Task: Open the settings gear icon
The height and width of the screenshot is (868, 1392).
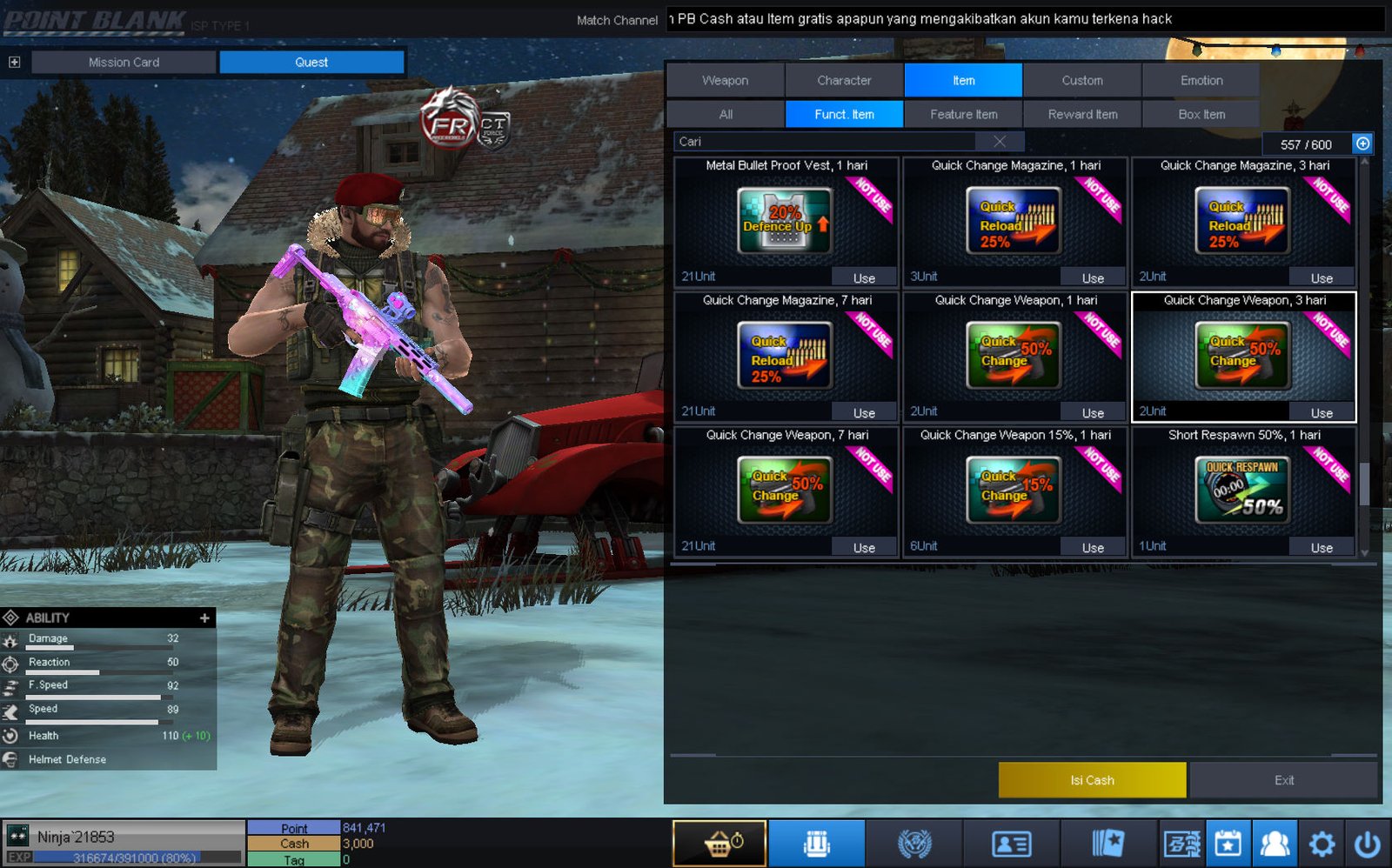Action: 1322,844
